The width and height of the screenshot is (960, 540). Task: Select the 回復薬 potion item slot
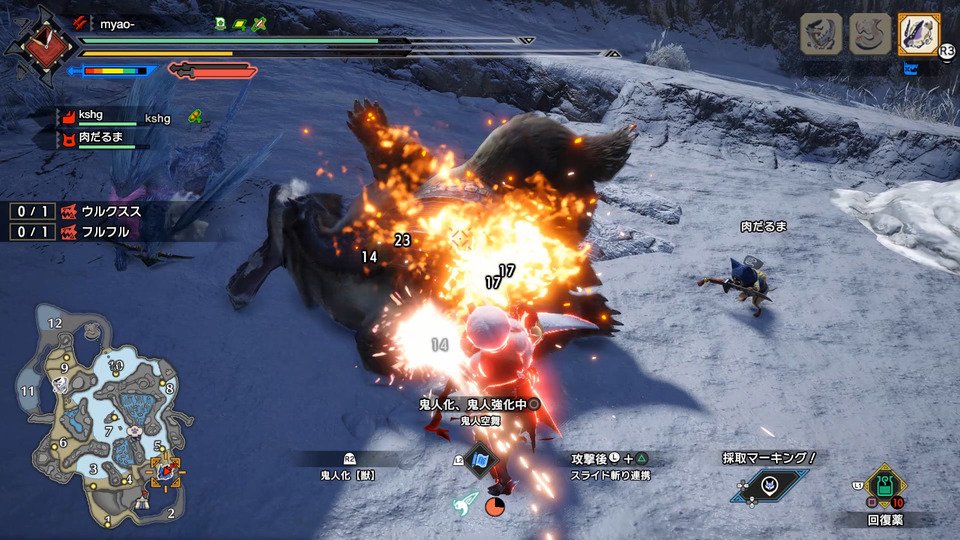click(884, 487)
